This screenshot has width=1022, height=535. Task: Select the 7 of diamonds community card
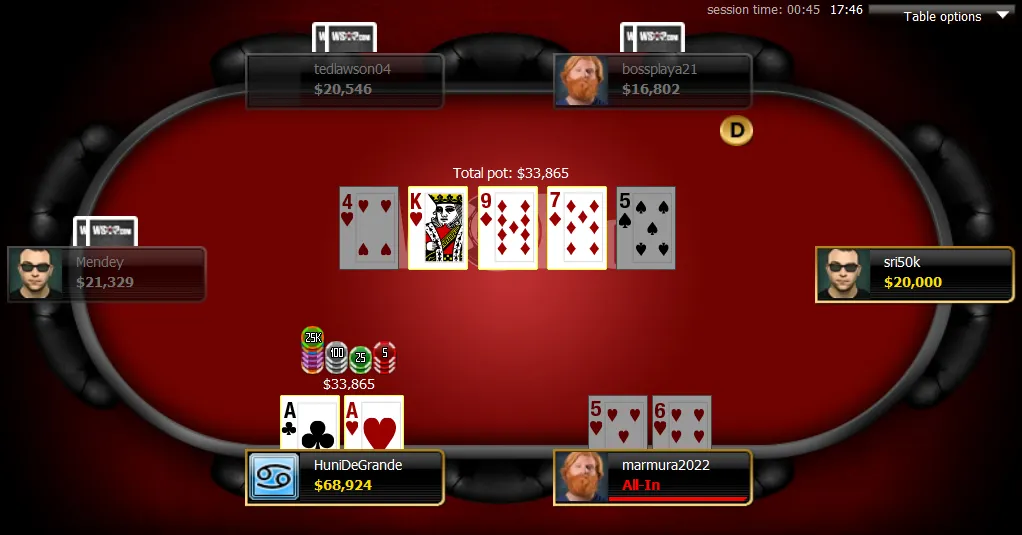[577, 228]
